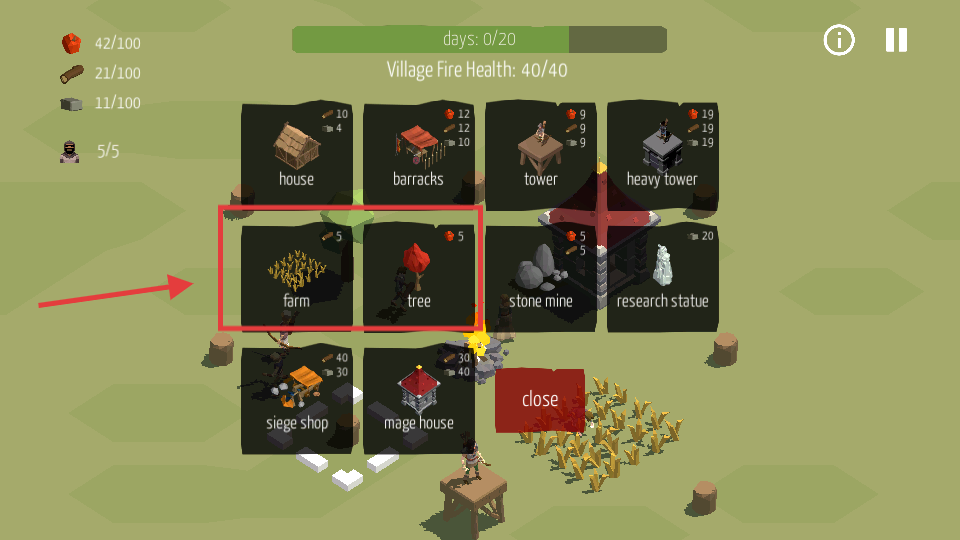Choose the tree planting option

pos(418,277)
